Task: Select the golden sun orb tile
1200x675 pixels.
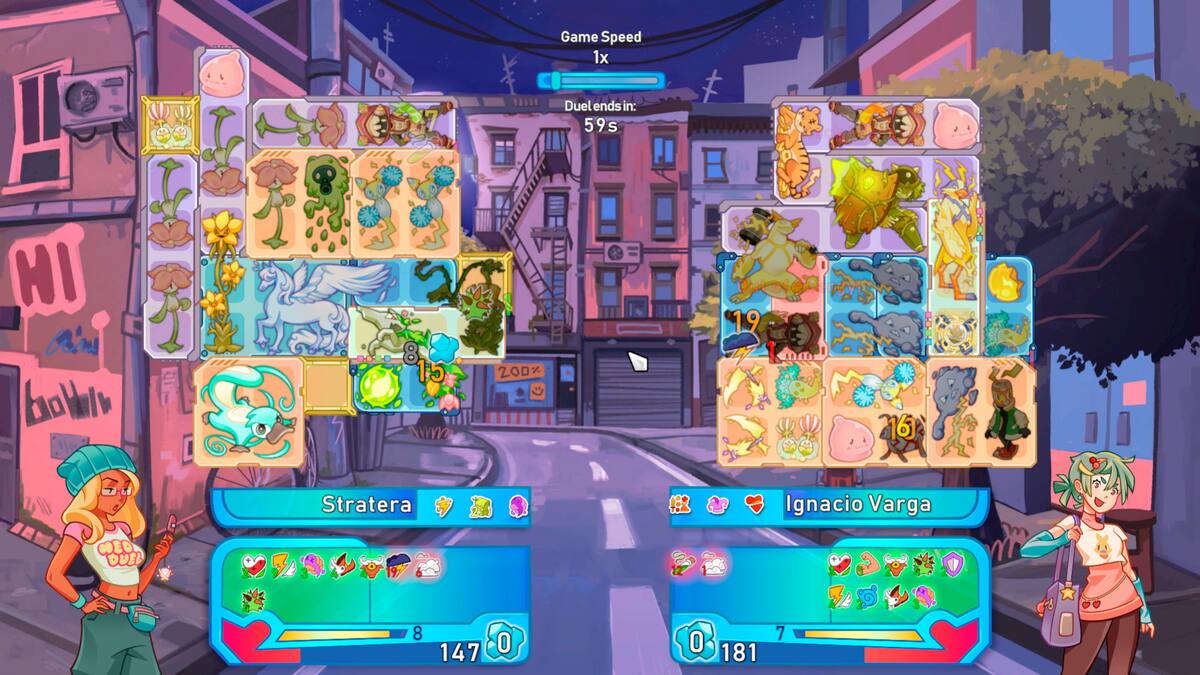Action: 1008,284
